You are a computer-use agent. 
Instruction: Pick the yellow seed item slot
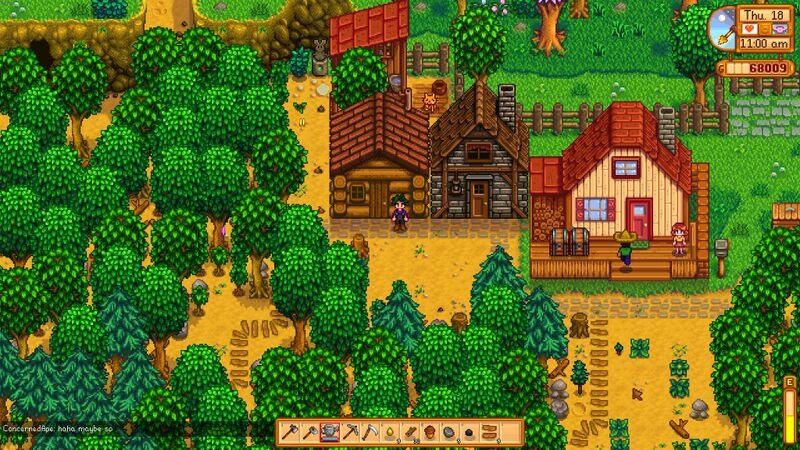click(389, 432)
